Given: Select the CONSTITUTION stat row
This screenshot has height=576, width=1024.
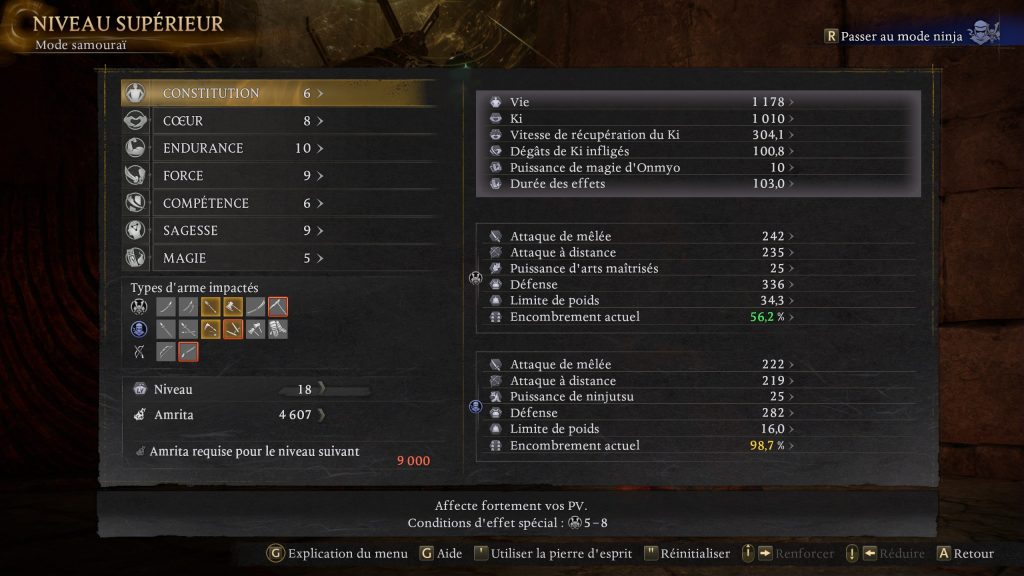Looking at the screenshot, I should (278, 93).
